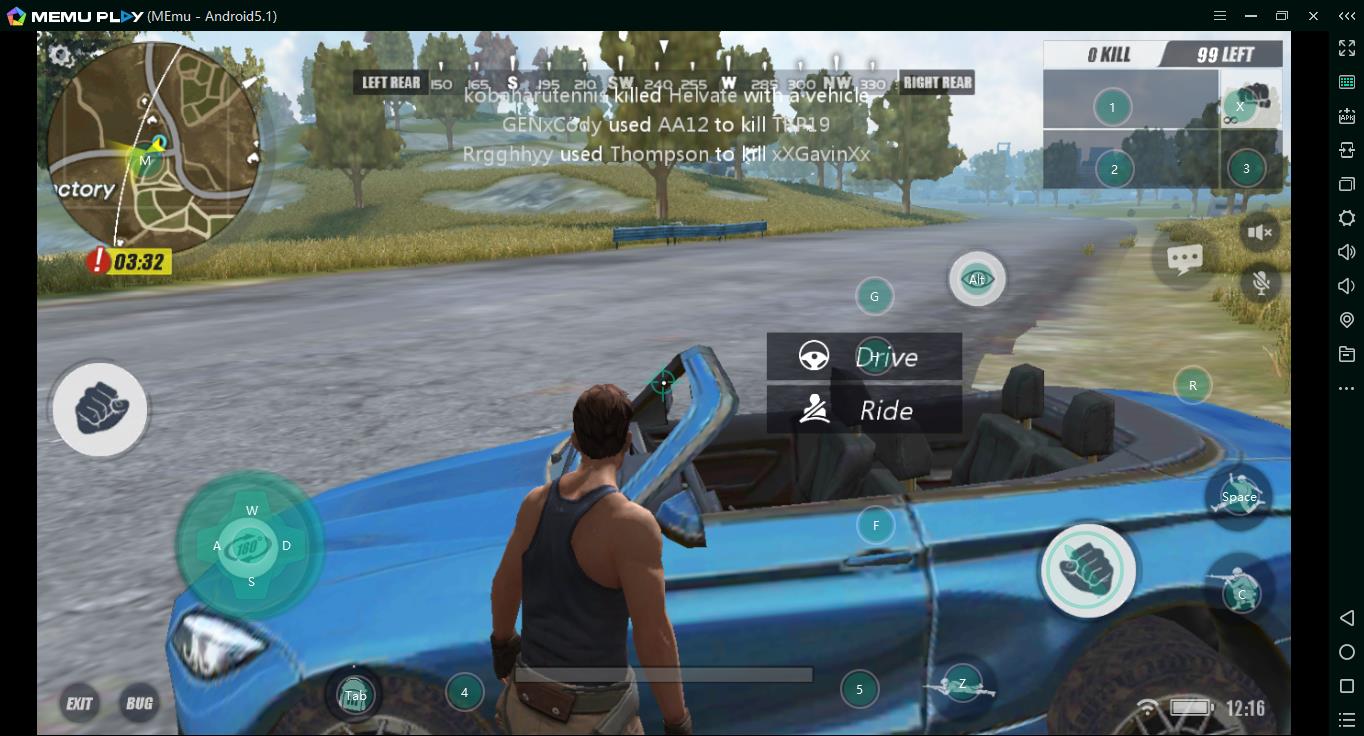Image resolution: width=1364 pixels, height=736 pixels.
Task: Select the fist melee slot in weapon panel
Action: 1251,101
